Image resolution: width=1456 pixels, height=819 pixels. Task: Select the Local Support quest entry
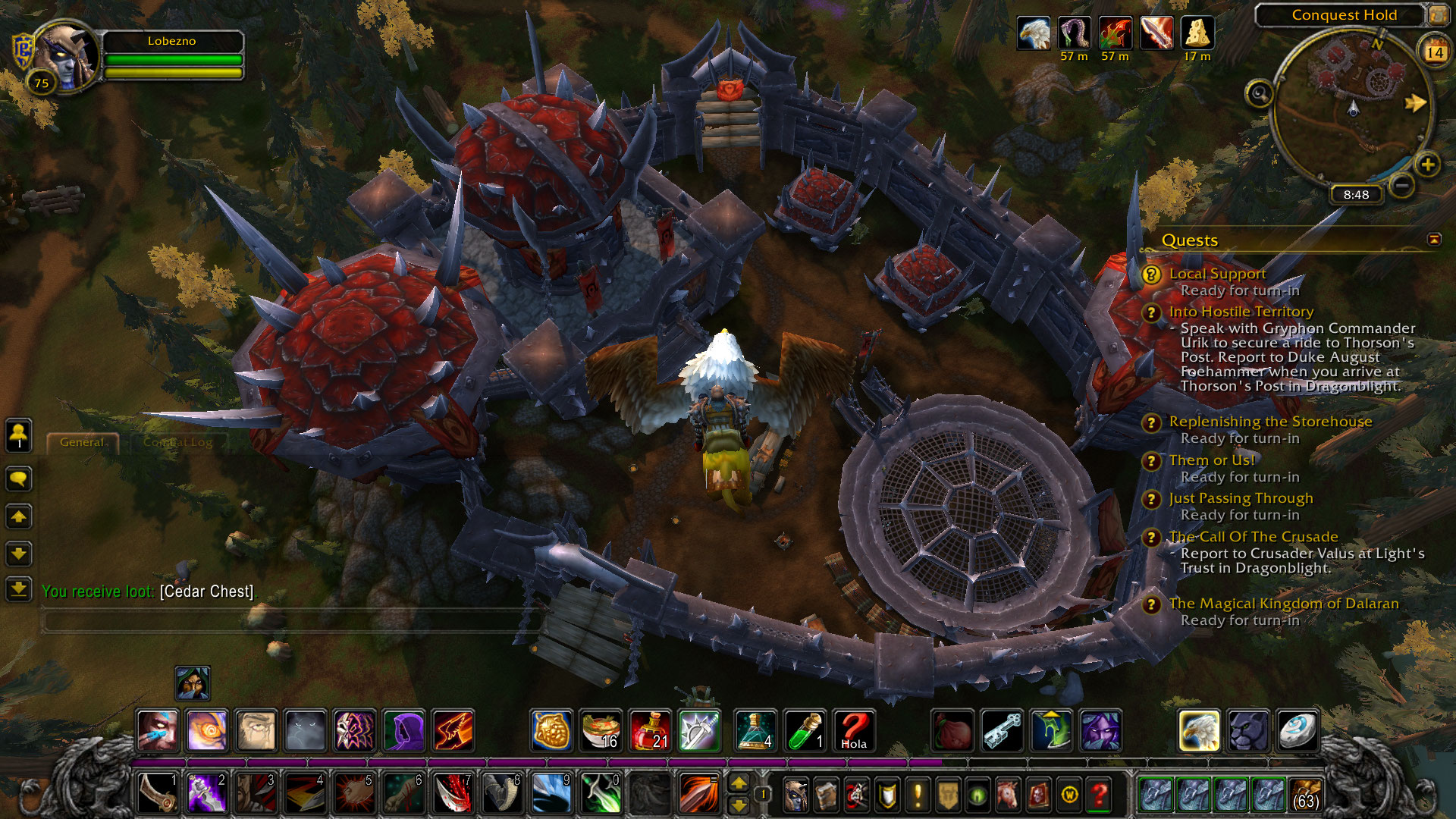1217,274
